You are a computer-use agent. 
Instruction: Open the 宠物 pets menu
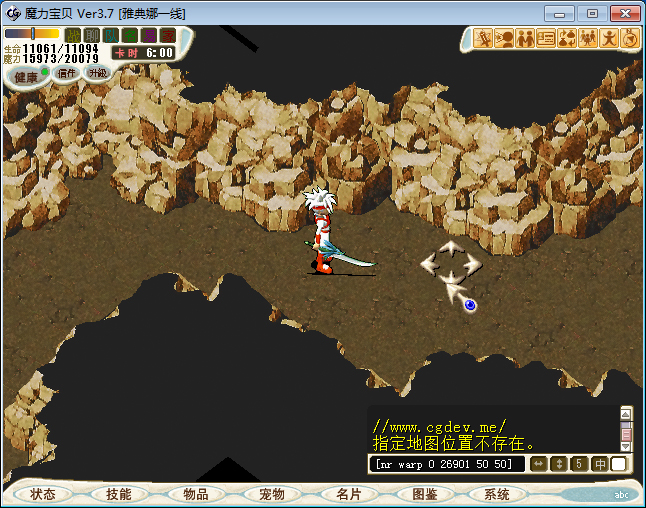pyautogui.click(x=272, y=494)
